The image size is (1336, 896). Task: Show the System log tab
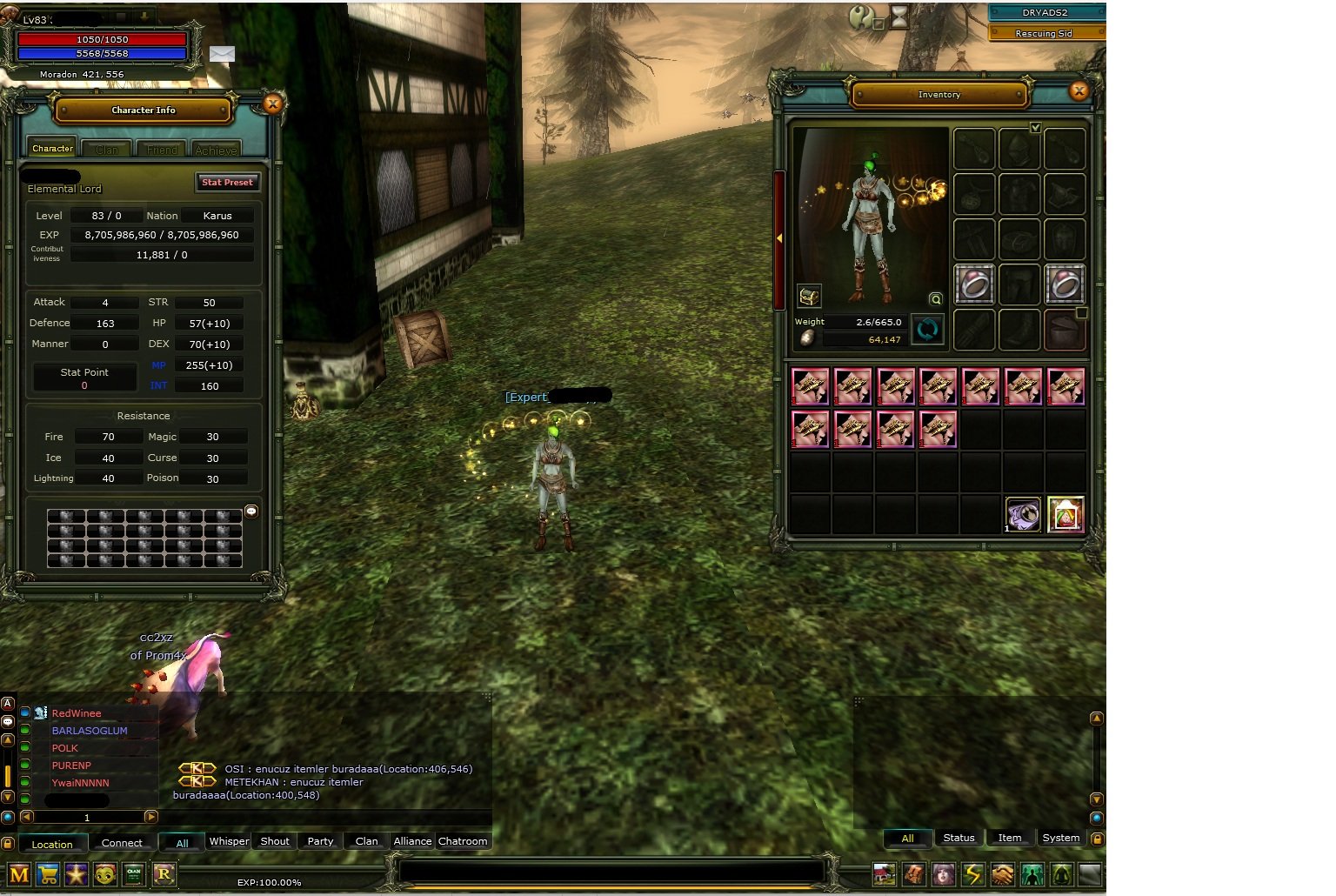1060,838
